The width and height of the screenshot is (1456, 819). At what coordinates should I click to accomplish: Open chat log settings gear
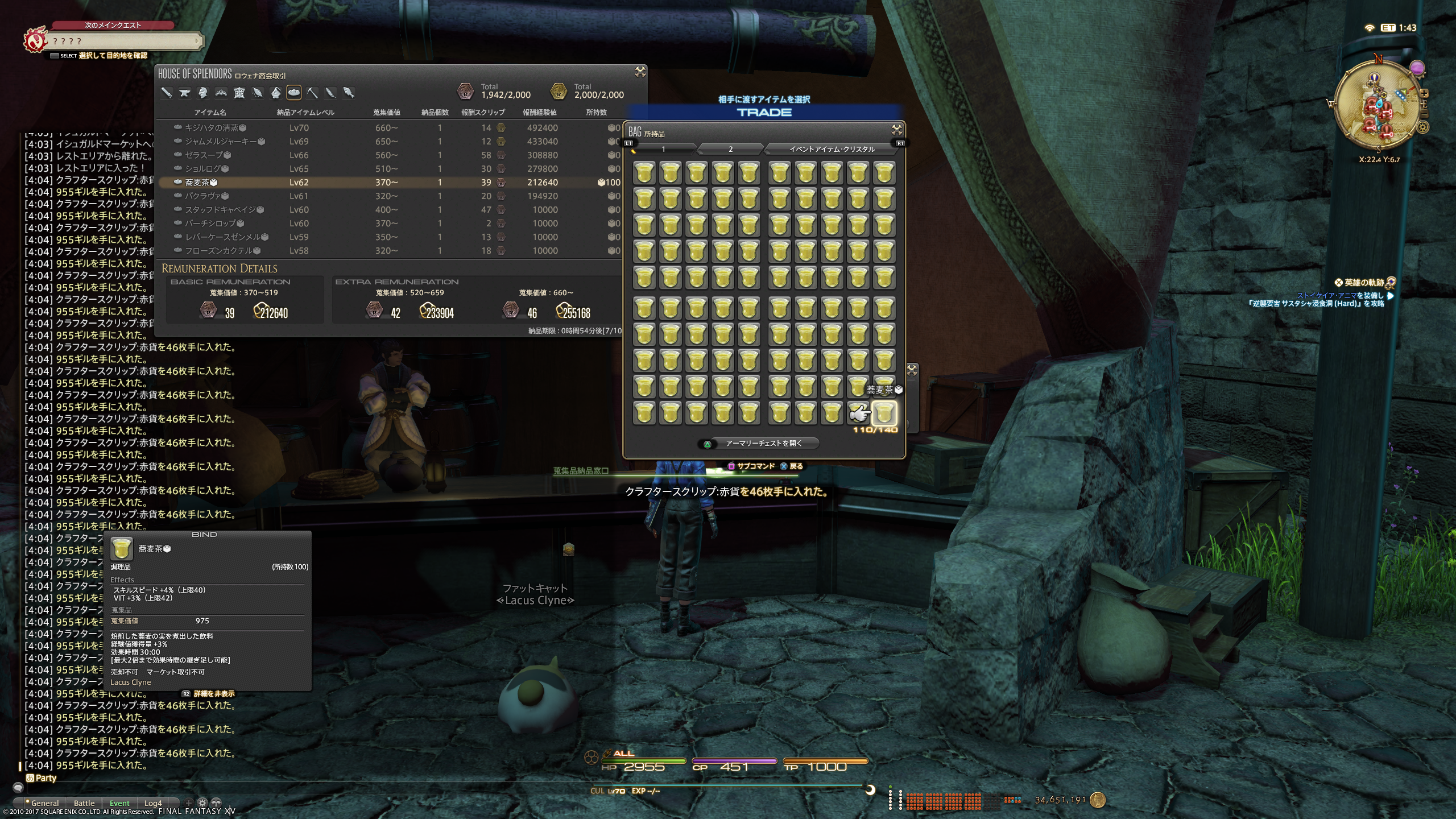tap(202, 803)
